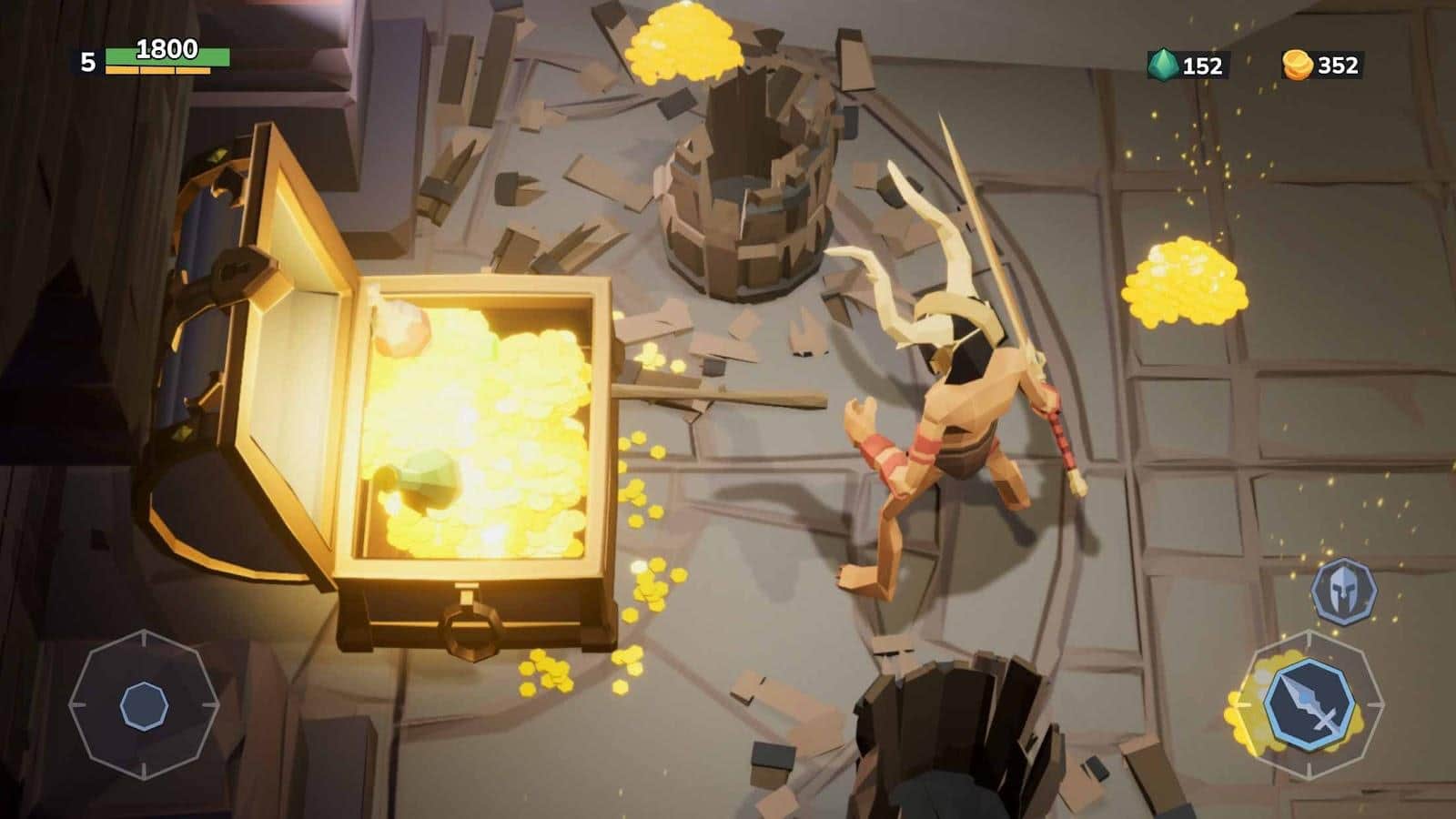
Task: Click the gold coin currency icon
Action: [1299, 63]
